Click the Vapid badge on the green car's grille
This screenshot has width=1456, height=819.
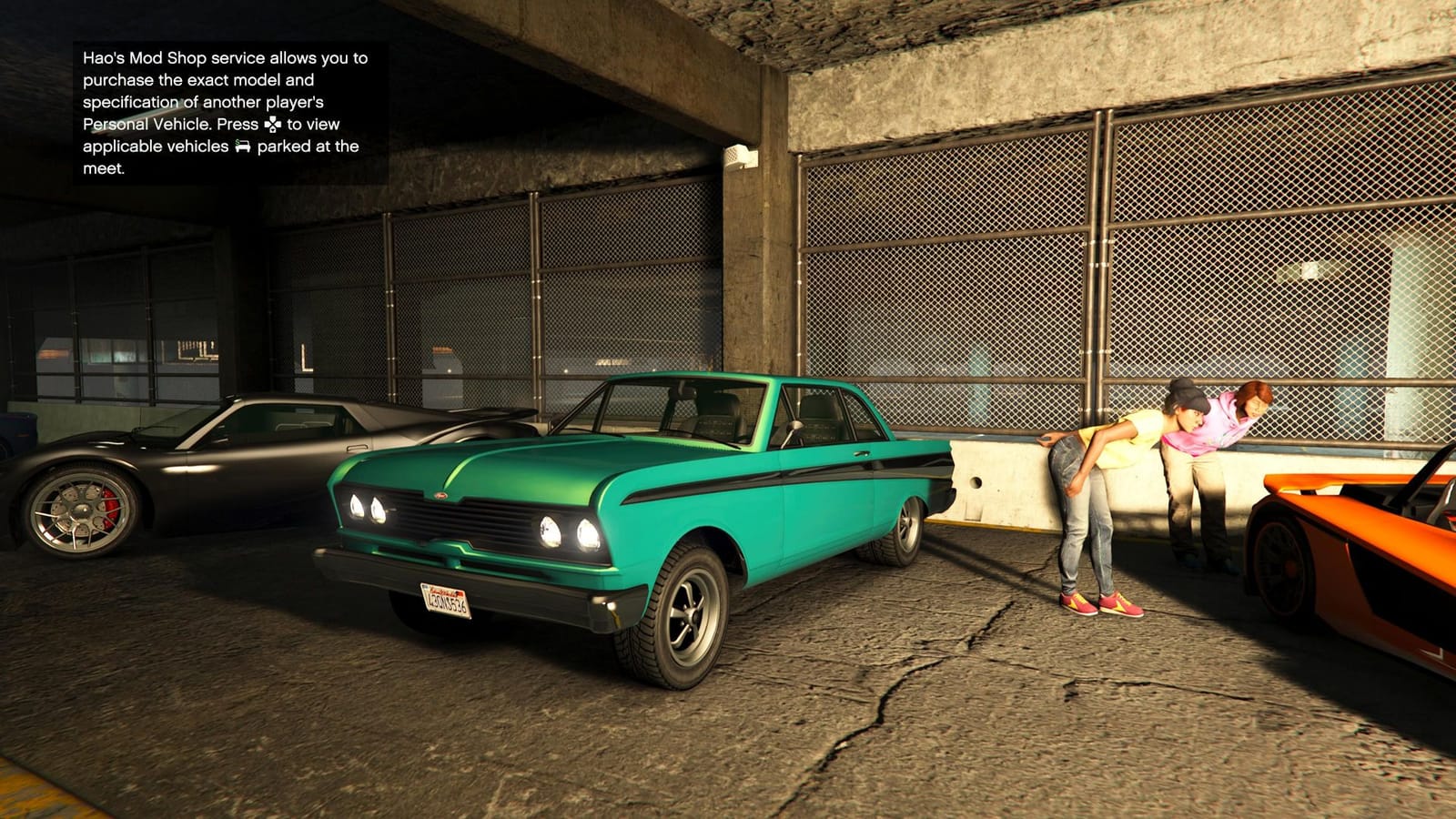pyautogui.click(x=440, y=495)
